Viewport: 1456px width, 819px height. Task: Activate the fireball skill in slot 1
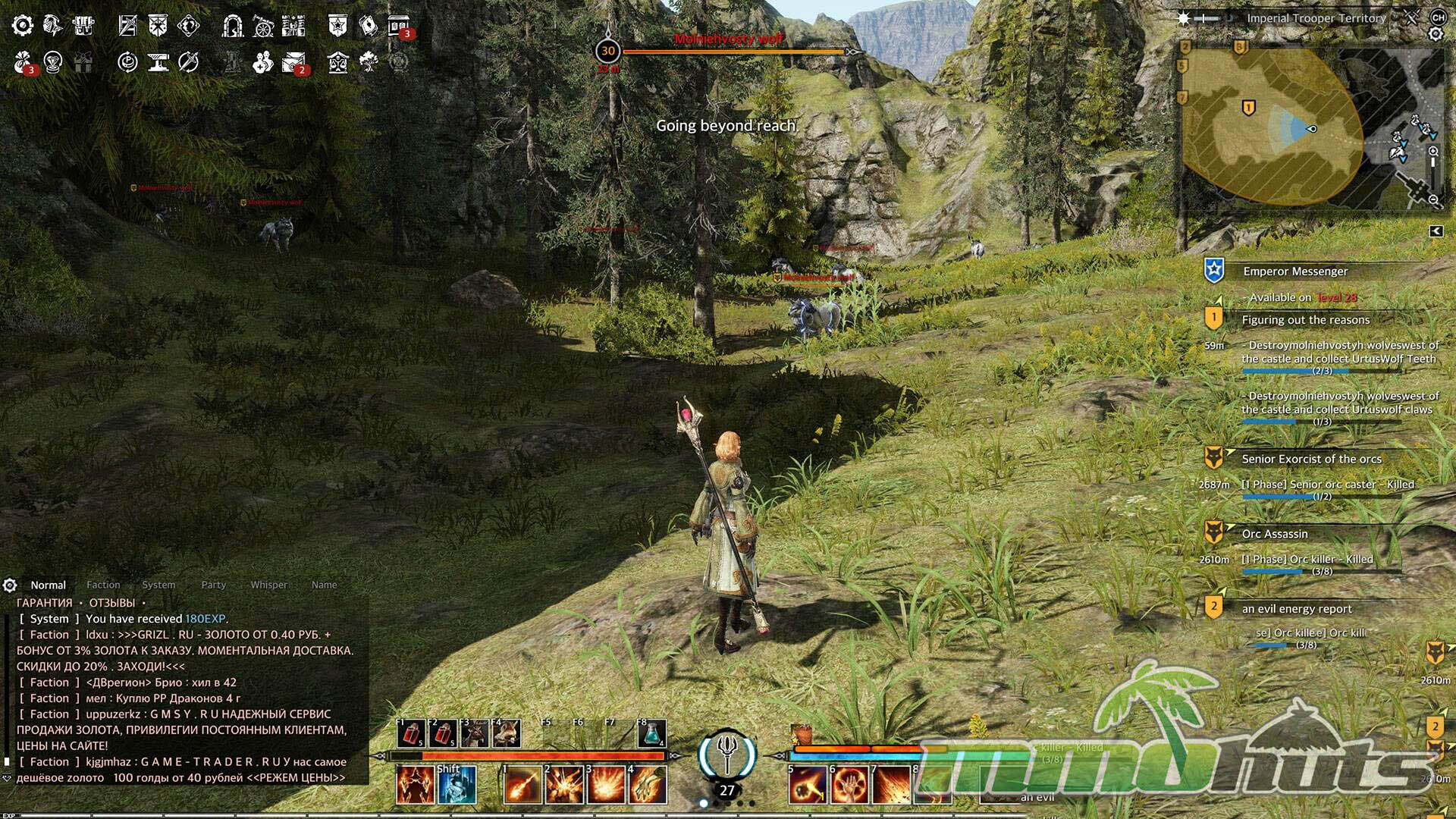[522, 784]
